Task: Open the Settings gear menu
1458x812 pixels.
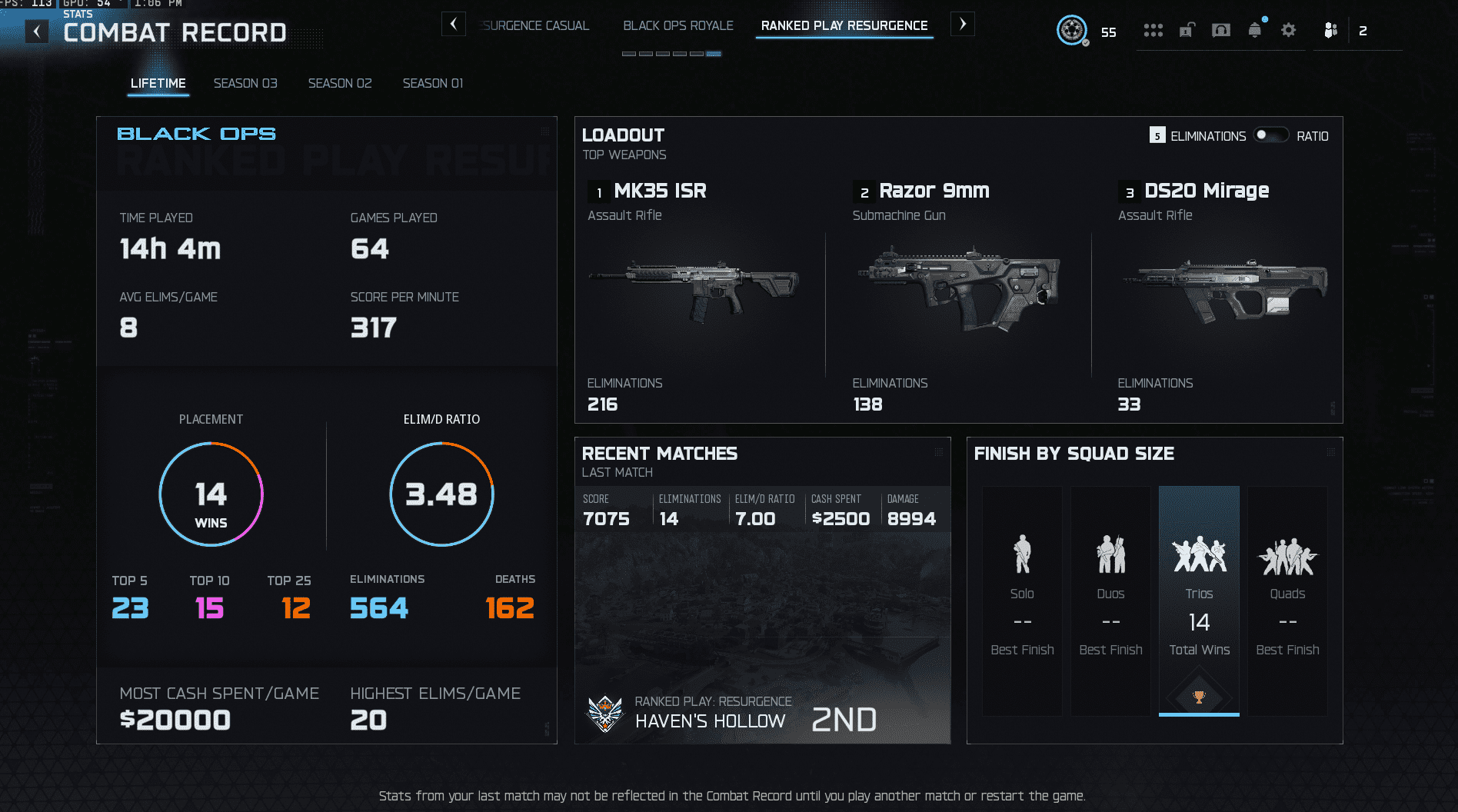Action: point(1289,30)
